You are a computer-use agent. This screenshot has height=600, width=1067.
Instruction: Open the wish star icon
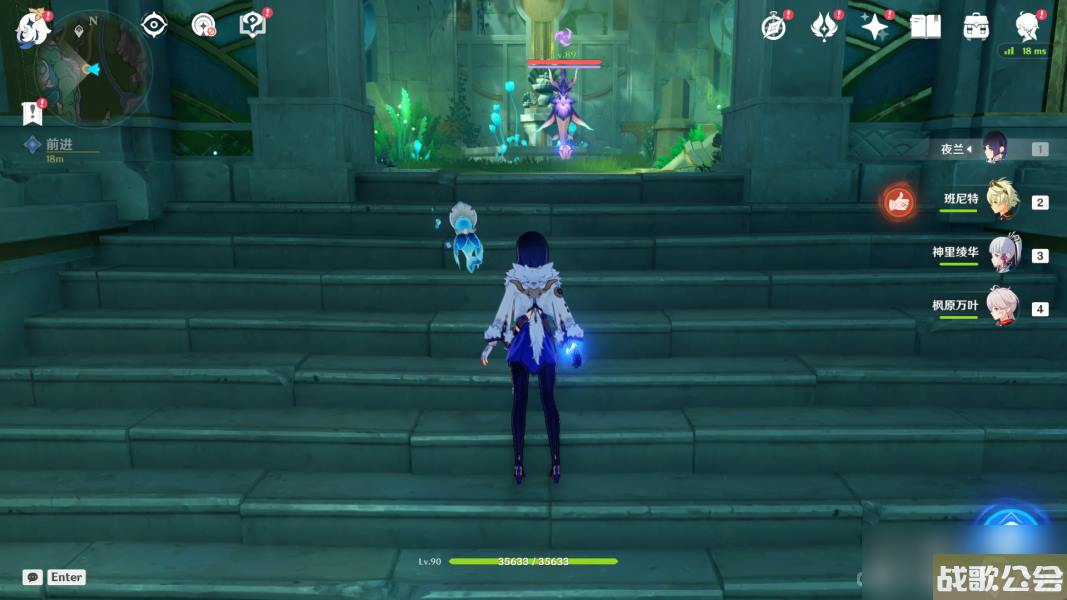(875, 27)
